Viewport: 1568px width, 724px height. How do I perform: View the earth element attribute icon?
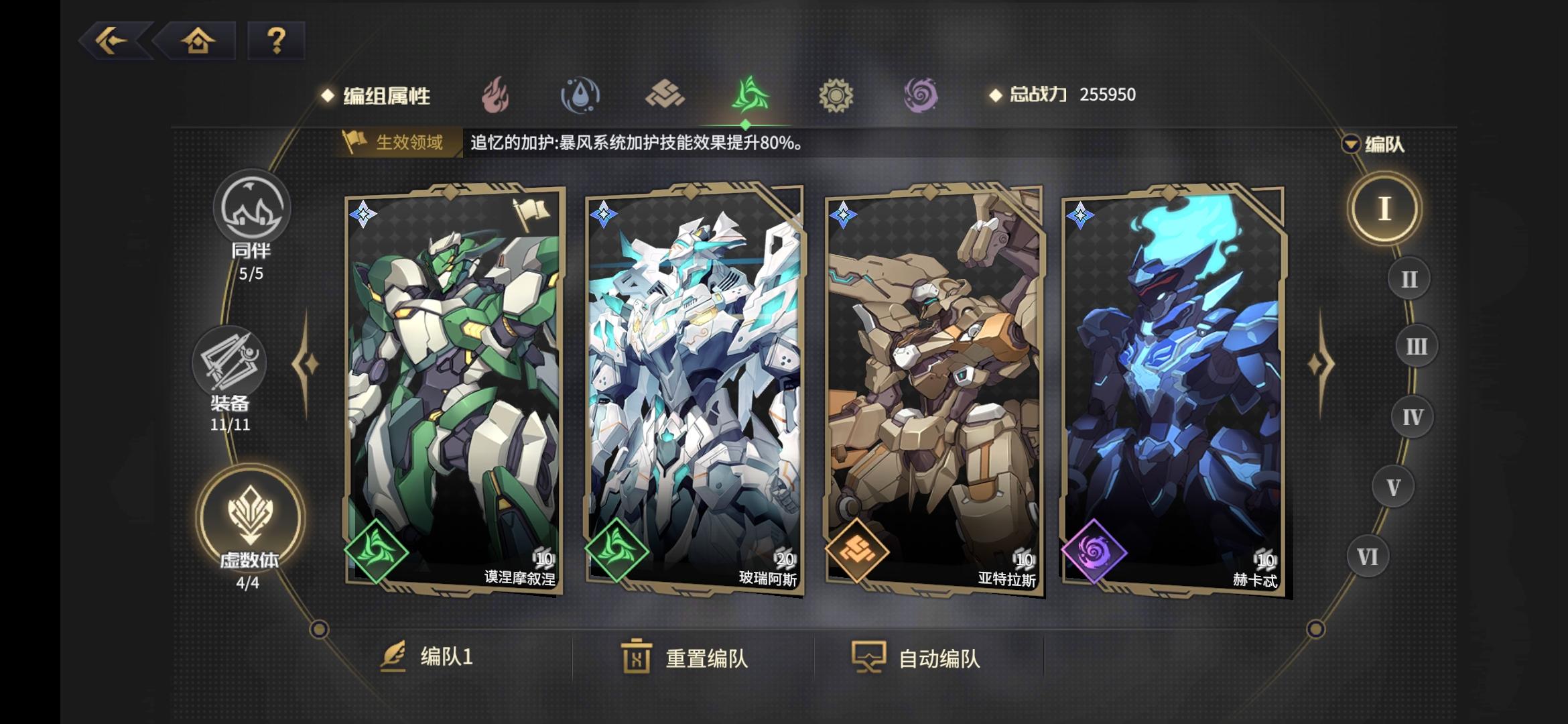666,95
